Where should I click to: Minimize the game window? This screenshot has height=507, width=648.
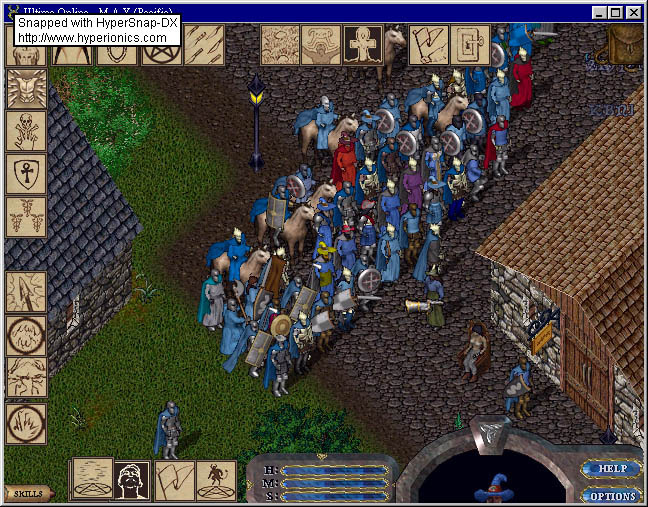(599, 13)
